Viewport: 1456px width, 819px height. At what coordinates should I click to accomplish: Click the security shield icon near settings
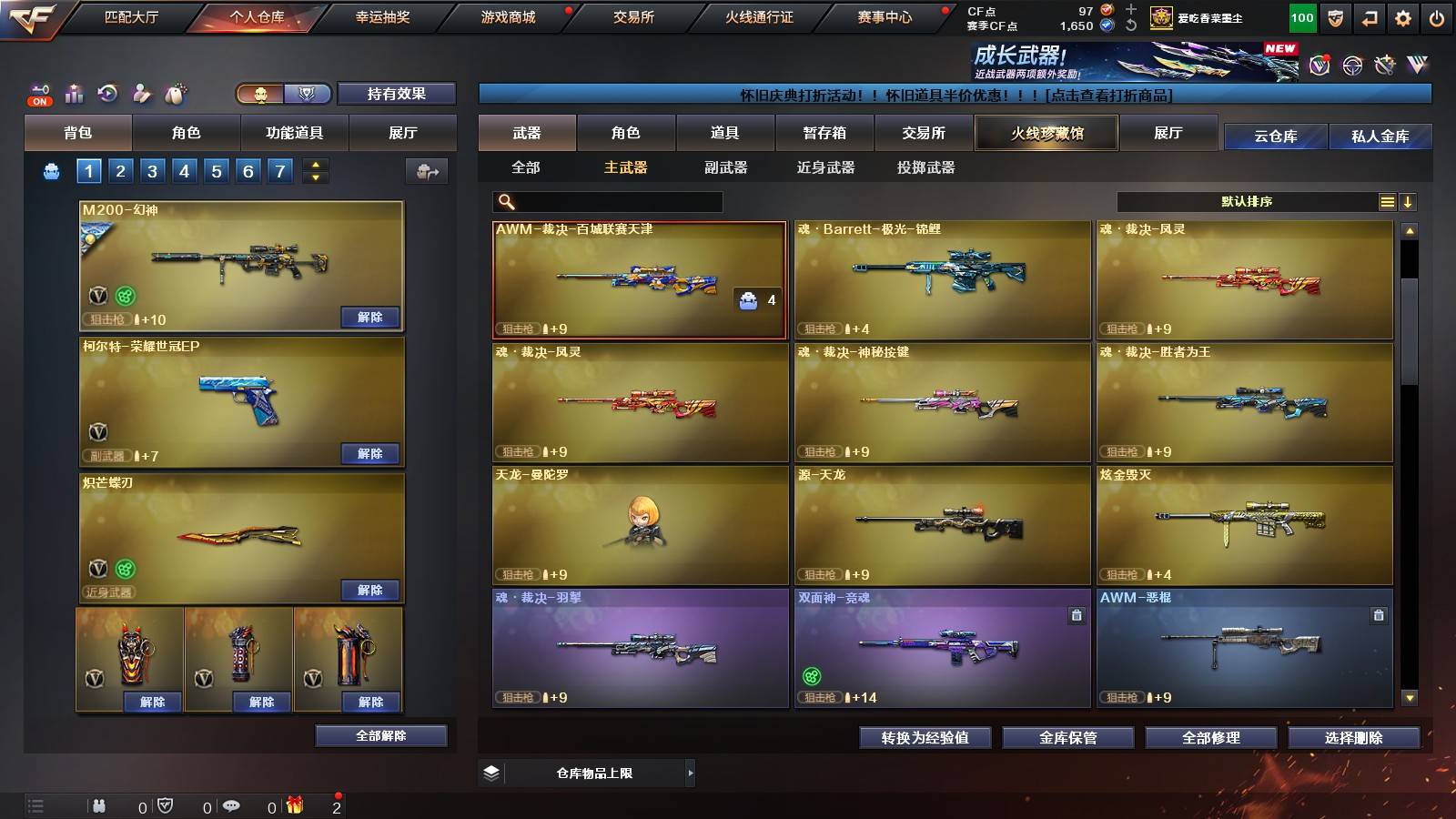coord(1335,17)
